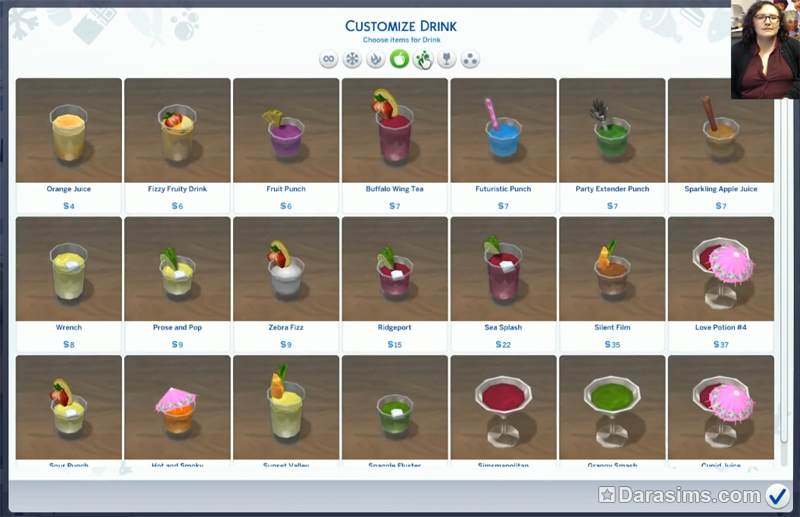This screenshot has height=517, width=800.
Task: Switch to the flame drink filter
Action: [x=376, y=59]
